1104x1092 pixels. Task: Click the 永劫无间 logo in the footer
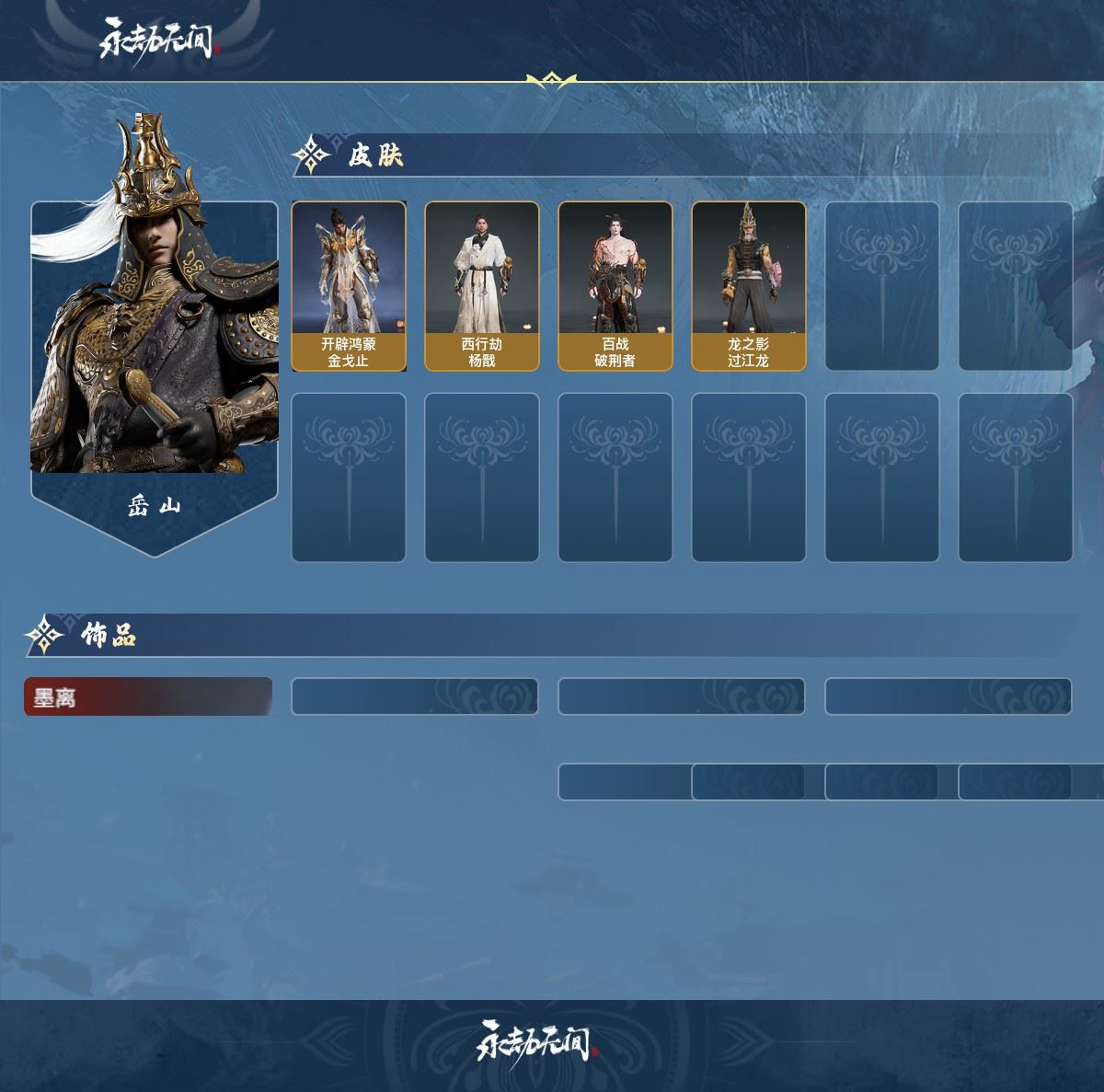click(535, 1041)
